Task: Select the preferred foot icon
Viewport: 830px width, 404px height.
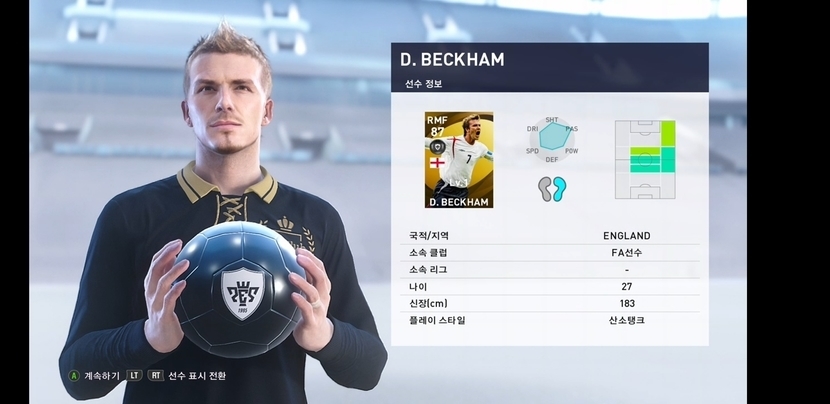Action: click(547, 189)
